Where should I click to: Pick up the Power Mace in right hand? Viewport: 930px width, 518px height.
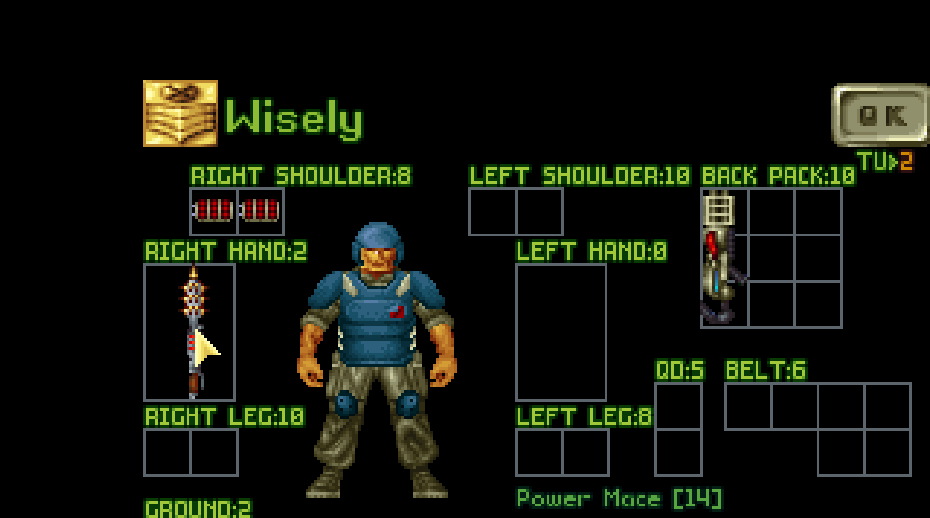pos(191,332)
